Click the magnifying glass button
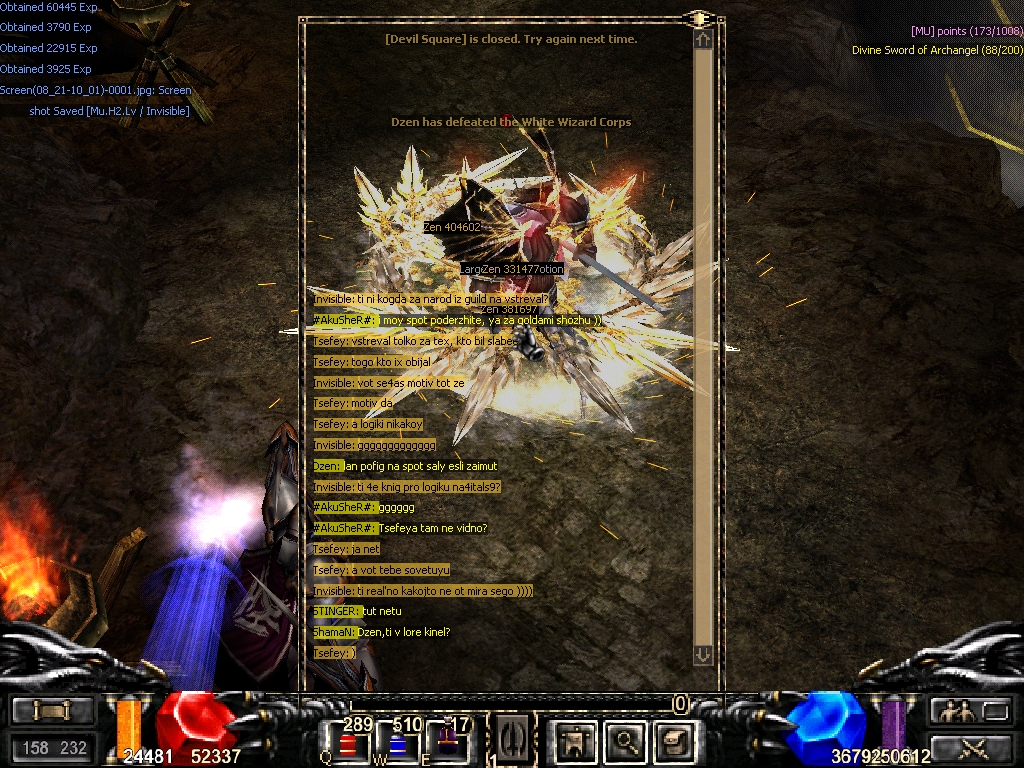This screenshot has height=768, width=1024. pyautogui.click(x=626, y=741)
